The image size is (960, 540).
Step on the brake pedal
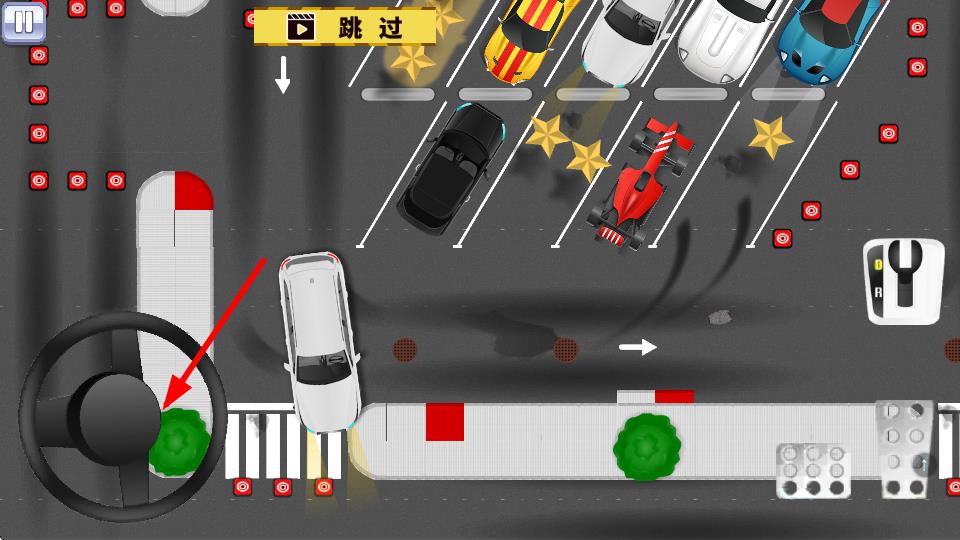(x=812, y=471)
